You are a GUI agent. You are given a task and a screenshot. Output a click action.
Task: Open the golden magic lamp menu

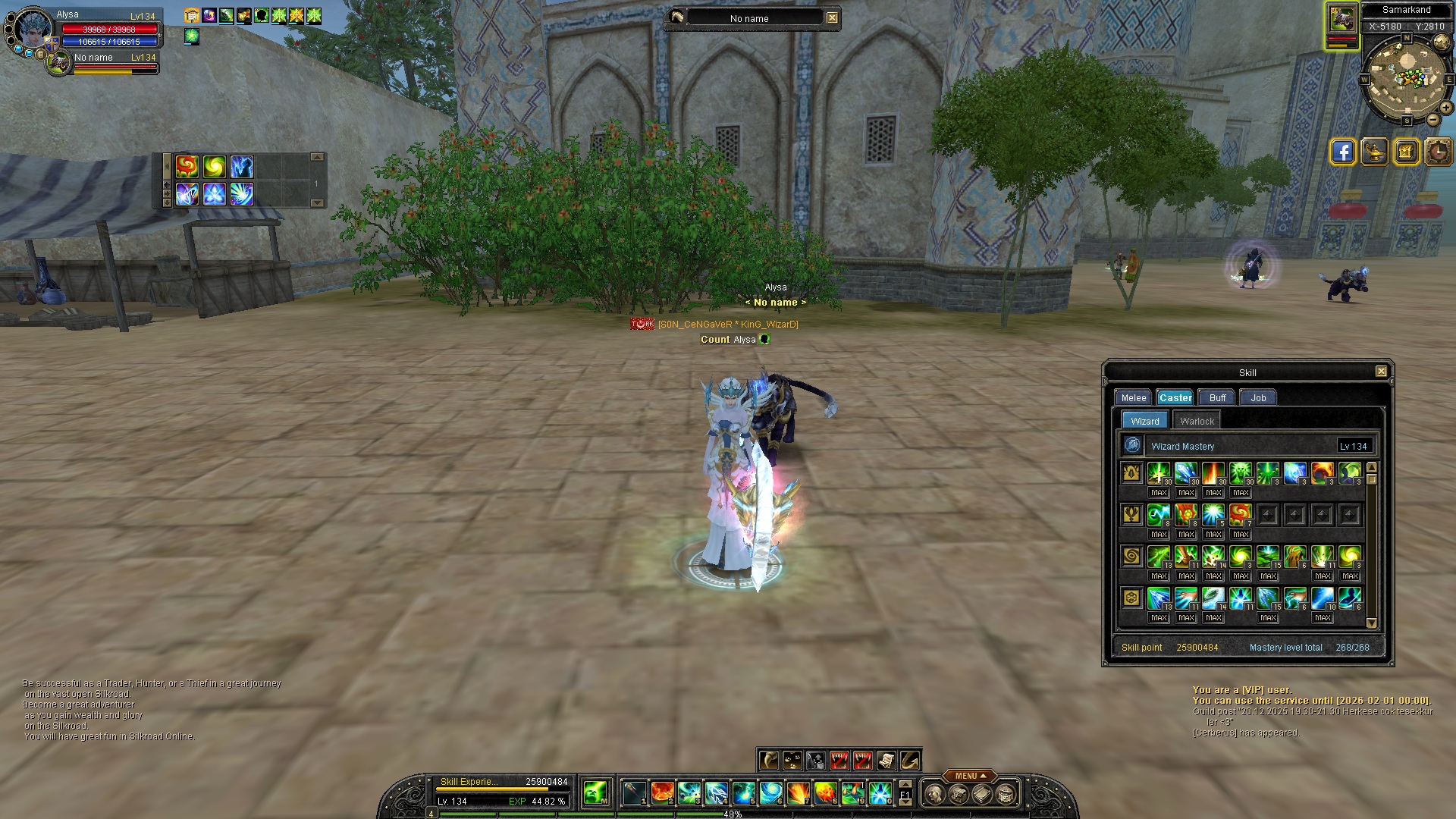(1374, 152)
